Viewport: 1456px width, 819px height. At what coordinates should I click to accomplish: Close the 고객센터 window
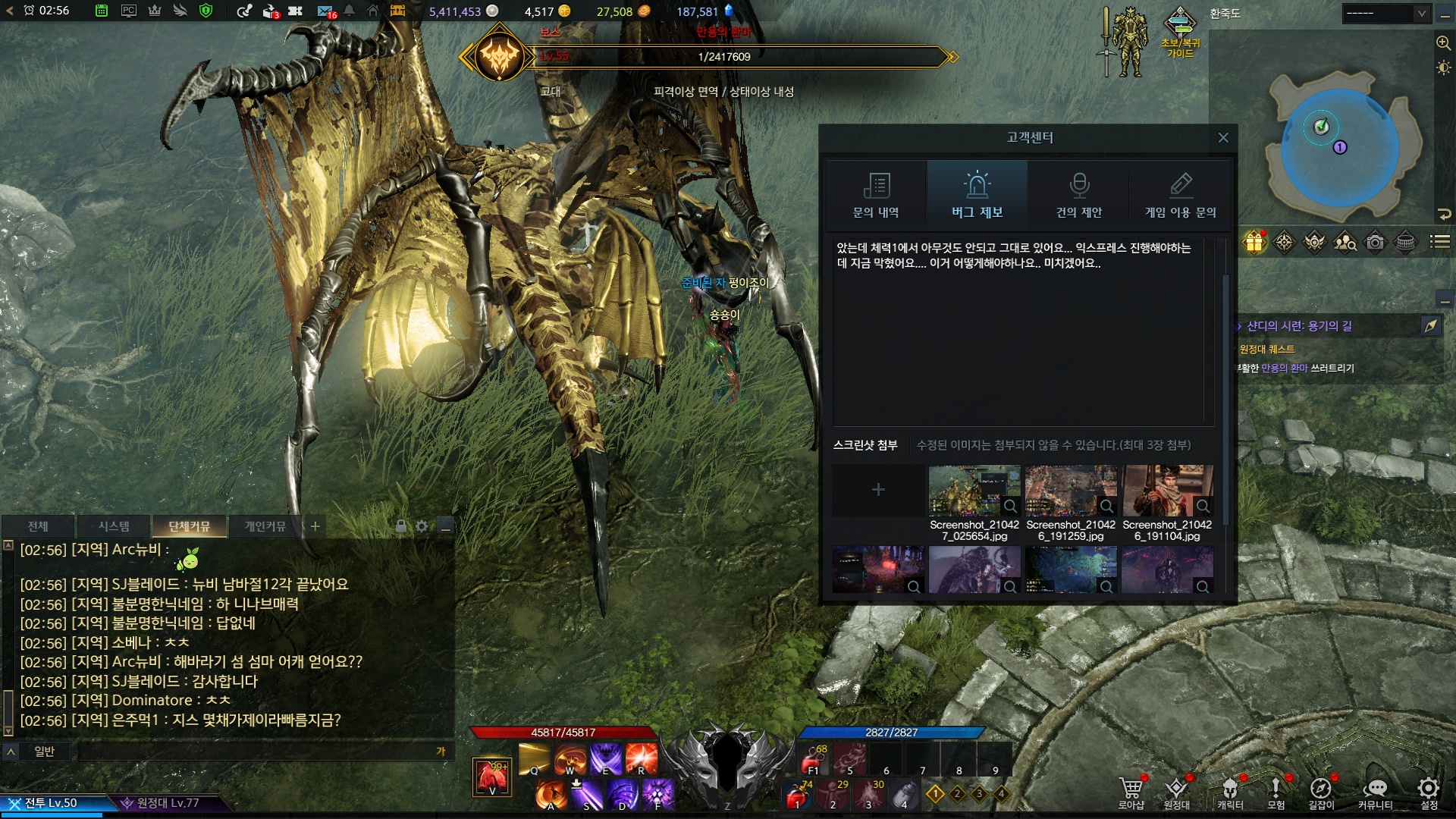(1222, 137)
